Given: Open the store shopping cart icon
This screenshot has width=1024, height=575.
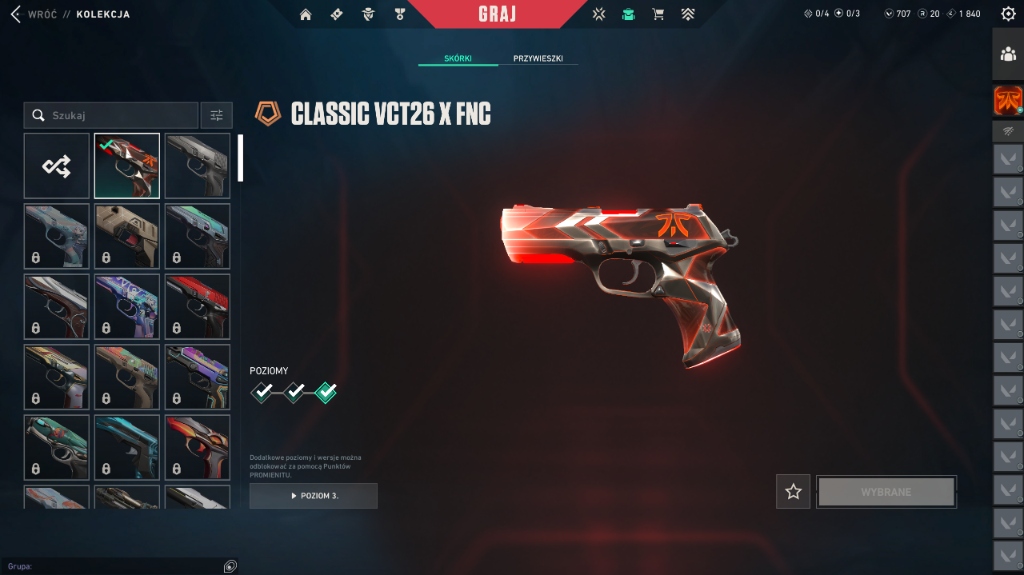Looking at the screenshot, I should click(x=658, y=14).
